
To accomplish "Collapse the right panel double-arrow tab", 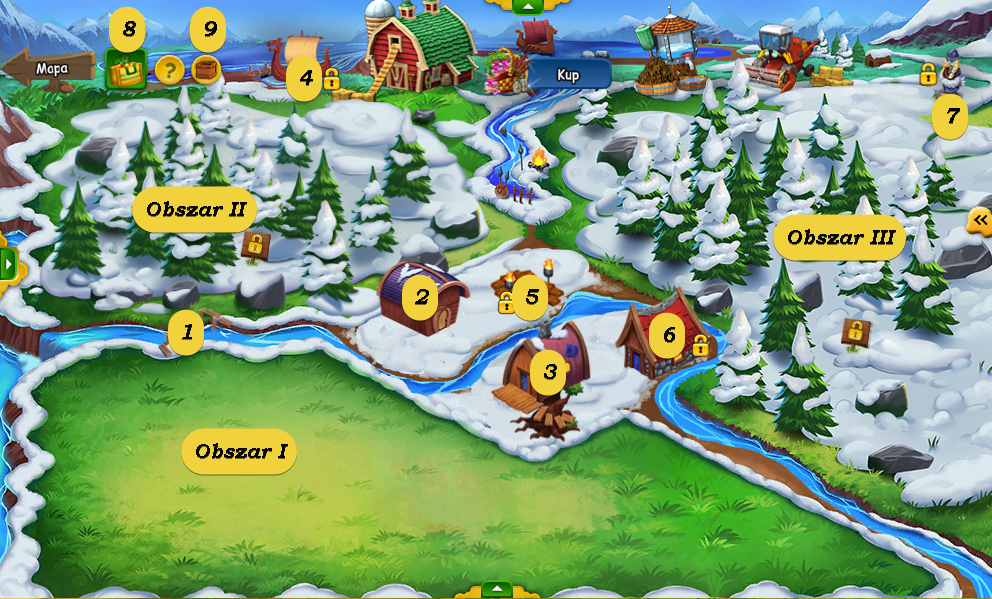I will coord(980,220).
